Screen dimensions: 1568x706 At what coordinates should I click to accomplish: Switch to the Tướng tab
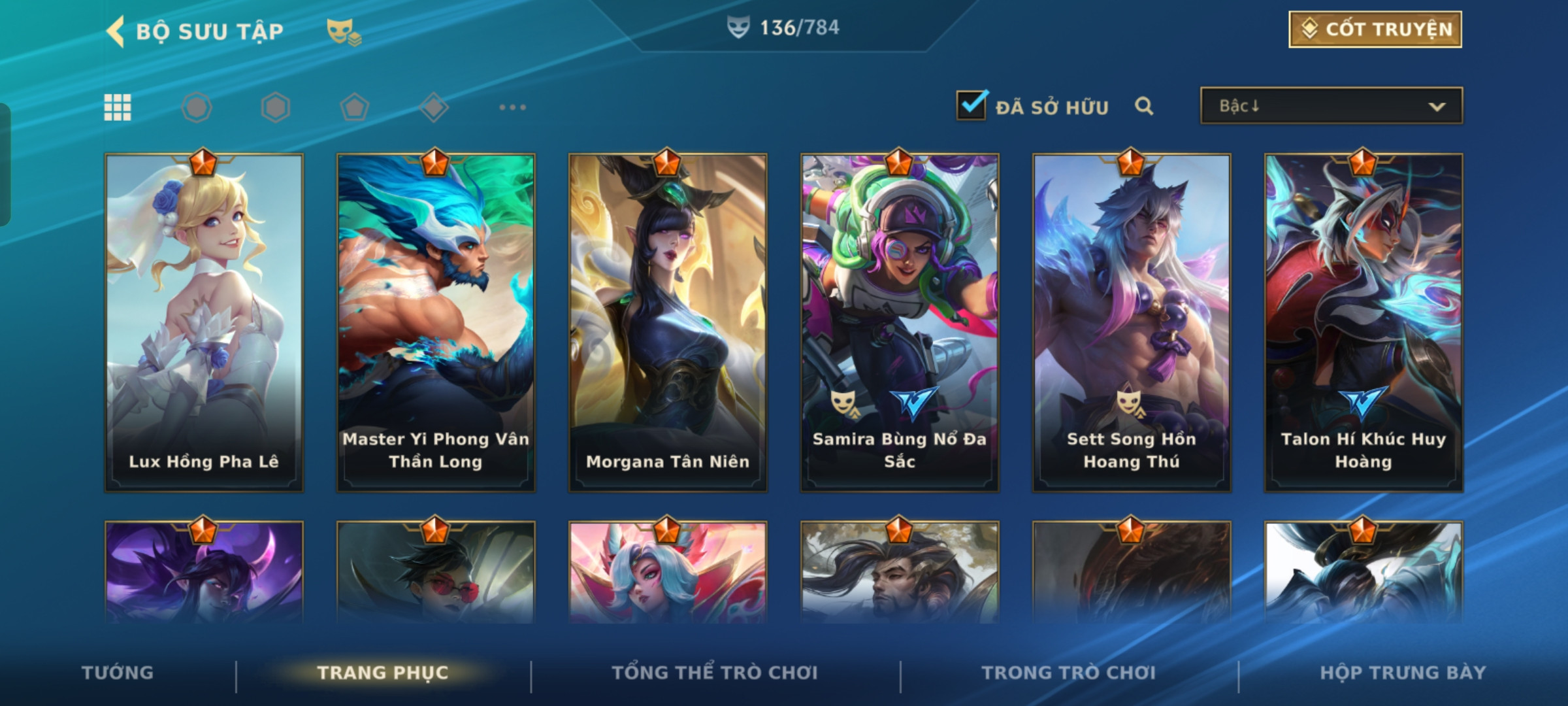118,673
